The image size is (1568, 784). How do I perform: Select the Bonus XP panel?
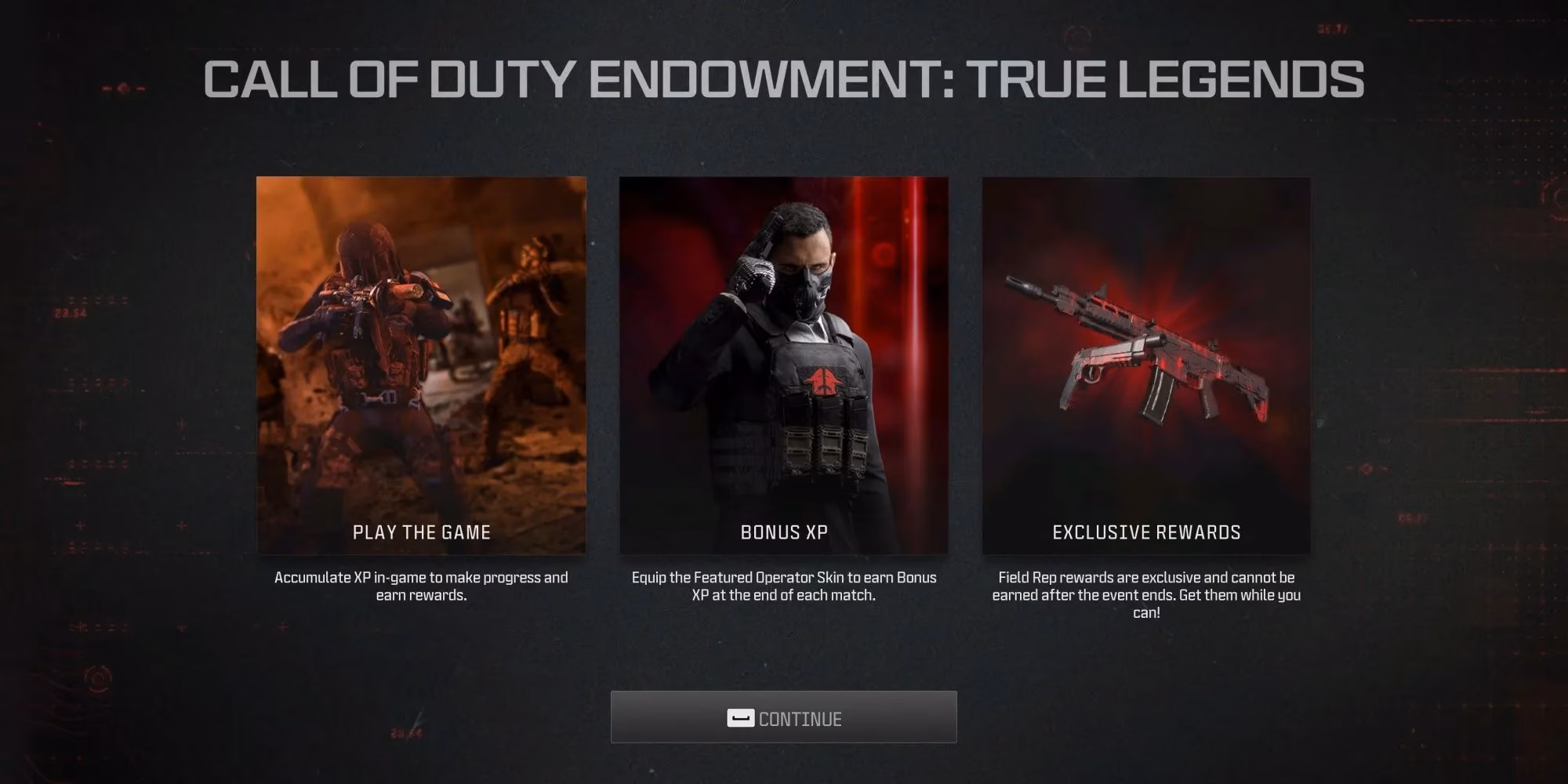(x=784, y=361)
